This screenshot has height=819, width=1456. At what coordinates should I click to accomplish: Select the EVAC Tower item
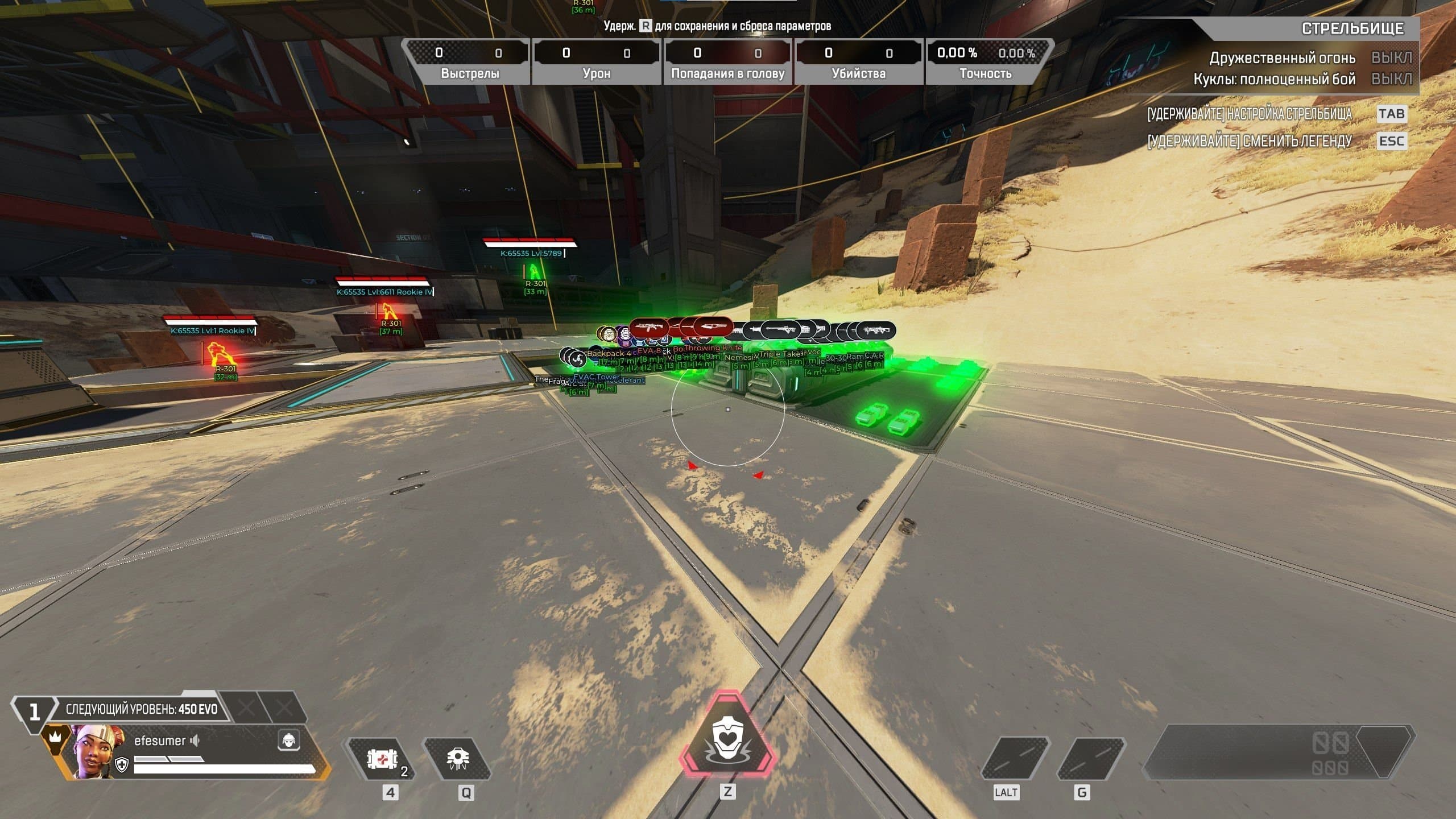coord(595,378)
